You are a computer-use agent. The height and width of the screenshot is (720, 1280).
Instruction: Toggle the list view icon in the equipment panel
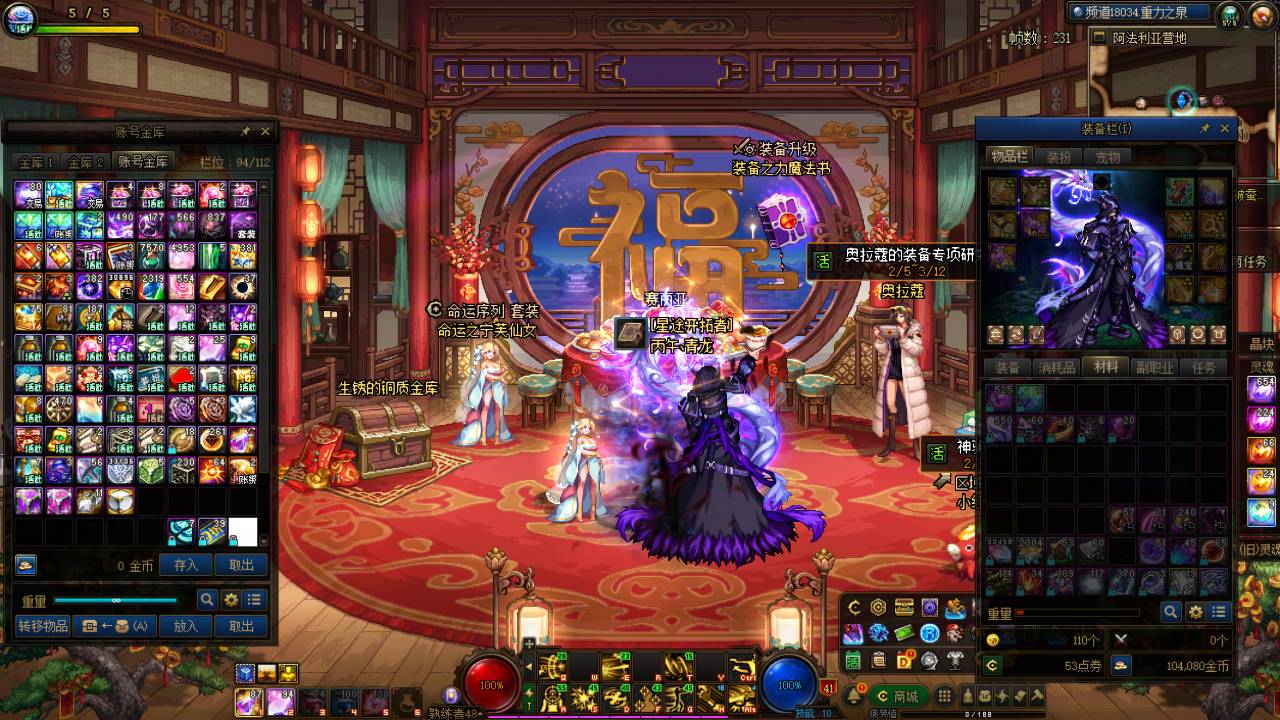[x=1220, y=611]
